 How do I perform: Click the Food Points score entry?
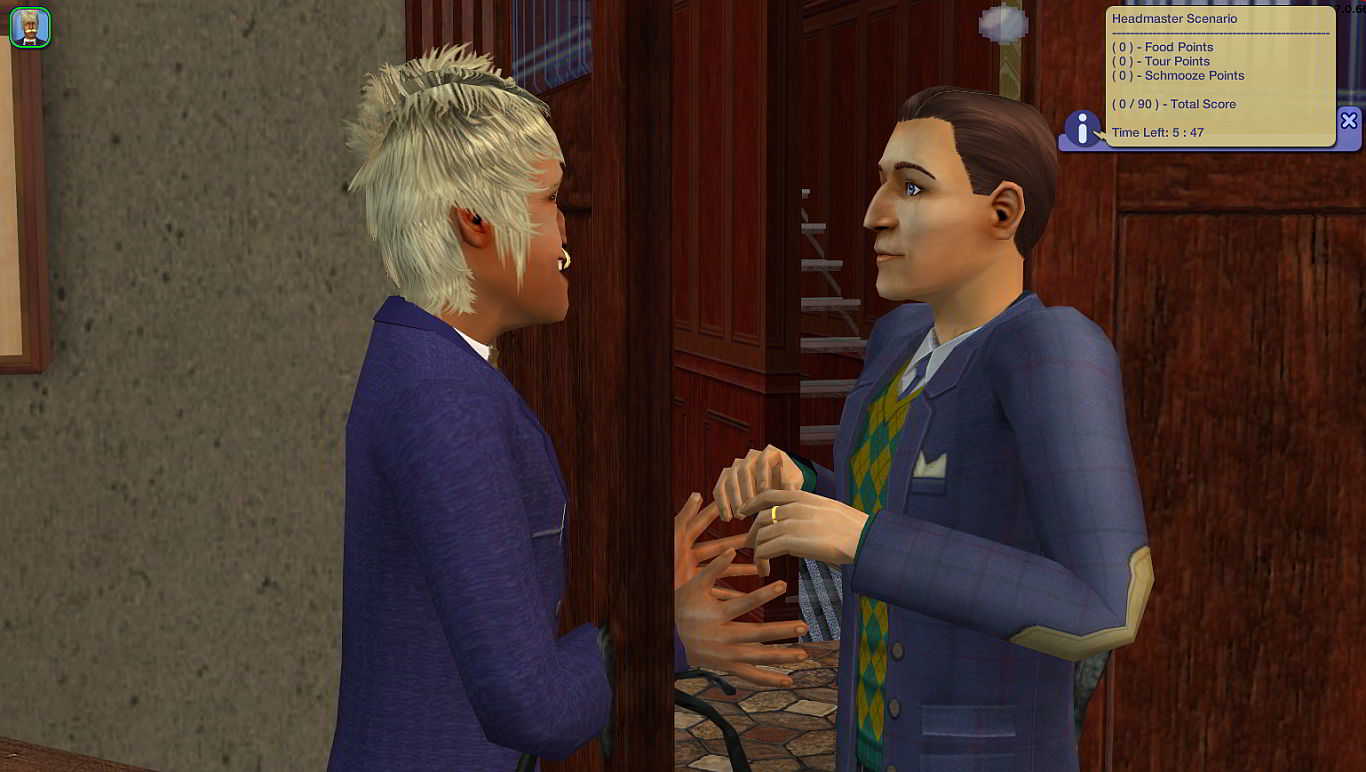tap(1163, 47)
